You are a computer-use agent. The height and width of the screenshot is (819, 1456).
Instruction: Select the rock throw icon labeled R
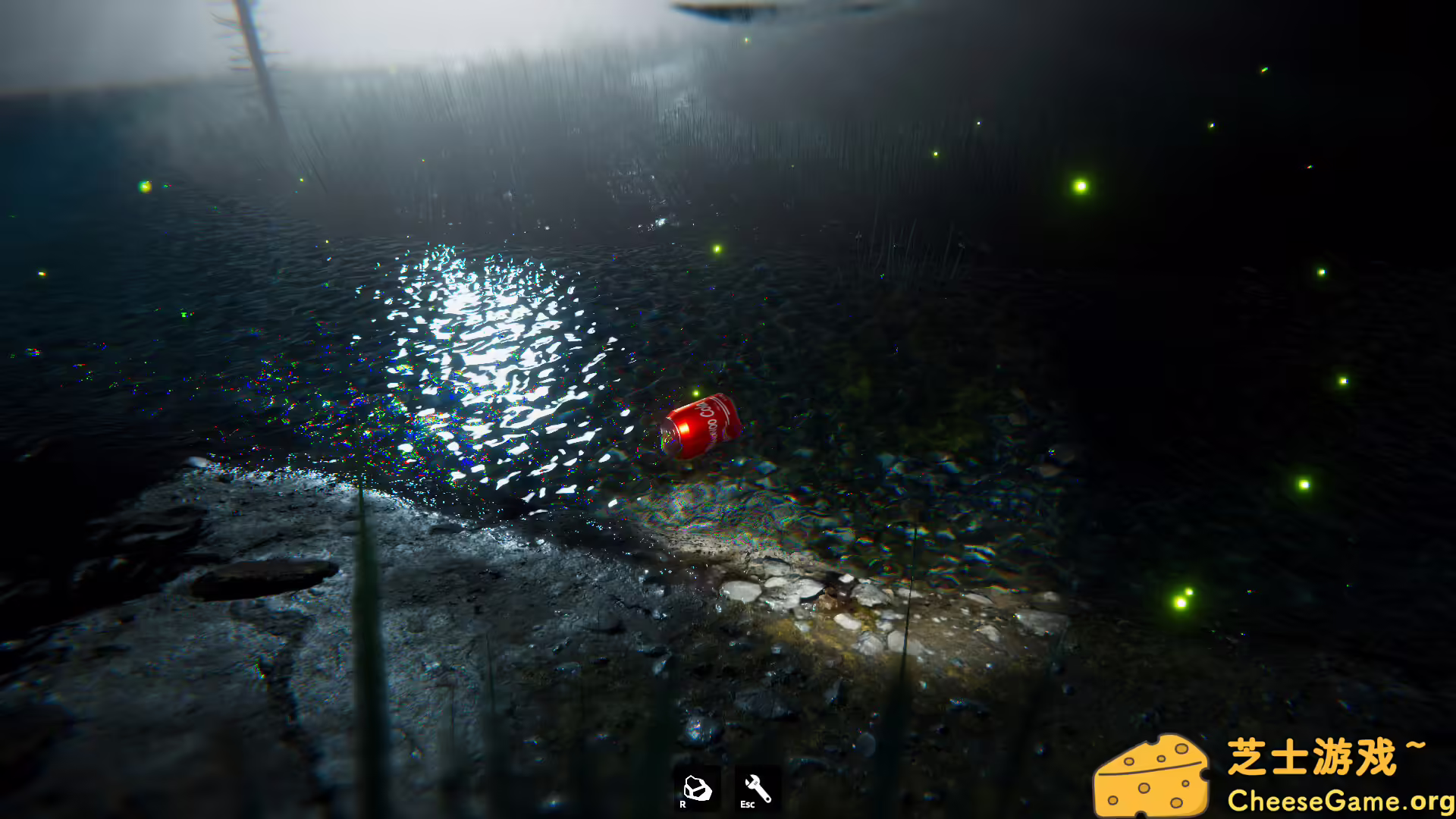698,789
